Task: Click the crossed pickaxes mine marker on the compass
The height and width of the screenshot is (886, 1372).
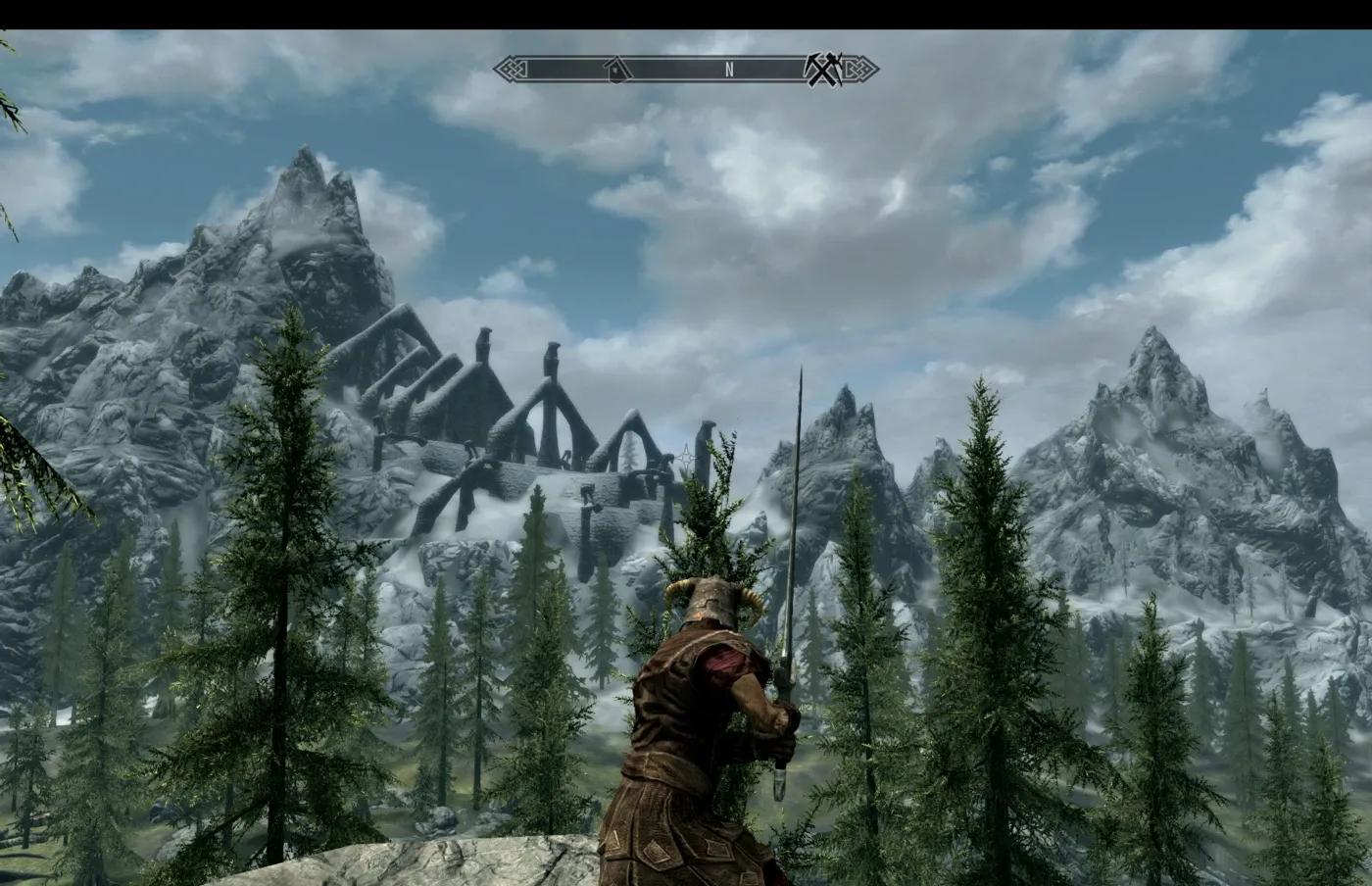Action: pos(821,69)
